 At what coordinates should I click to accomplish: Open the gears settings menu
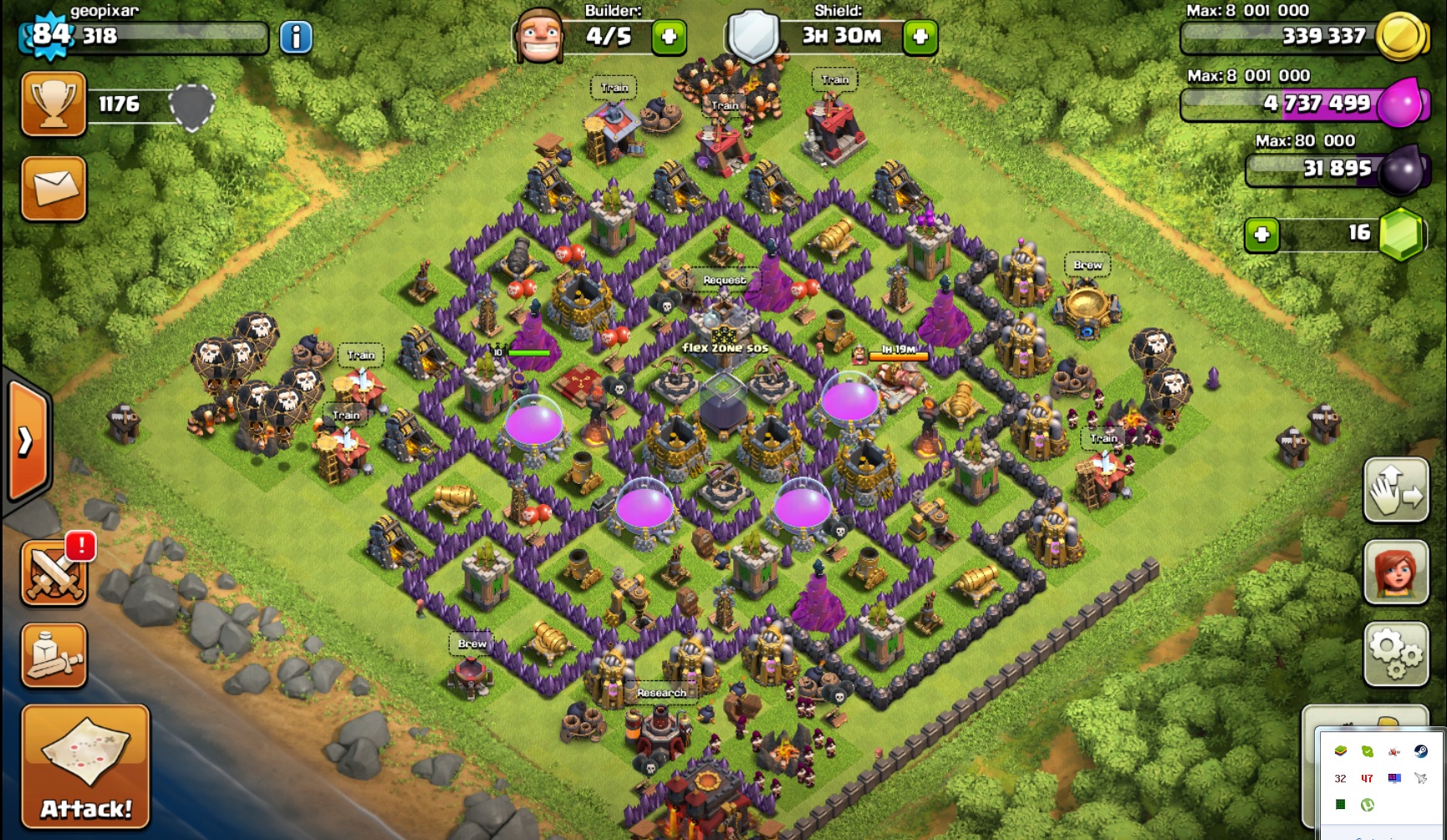click(1396, 654)
